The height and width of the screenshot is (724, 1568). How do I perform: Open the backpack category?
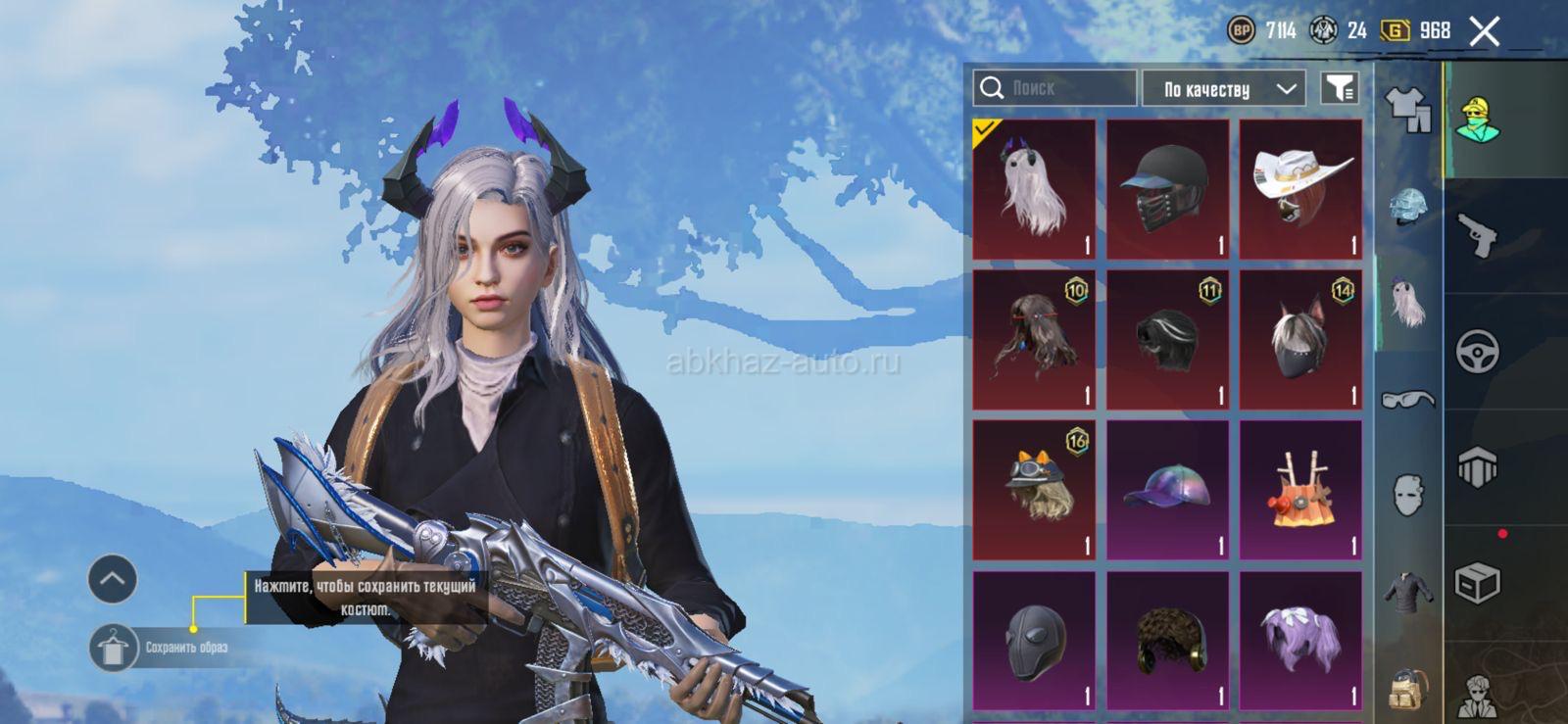[1408, 688]
